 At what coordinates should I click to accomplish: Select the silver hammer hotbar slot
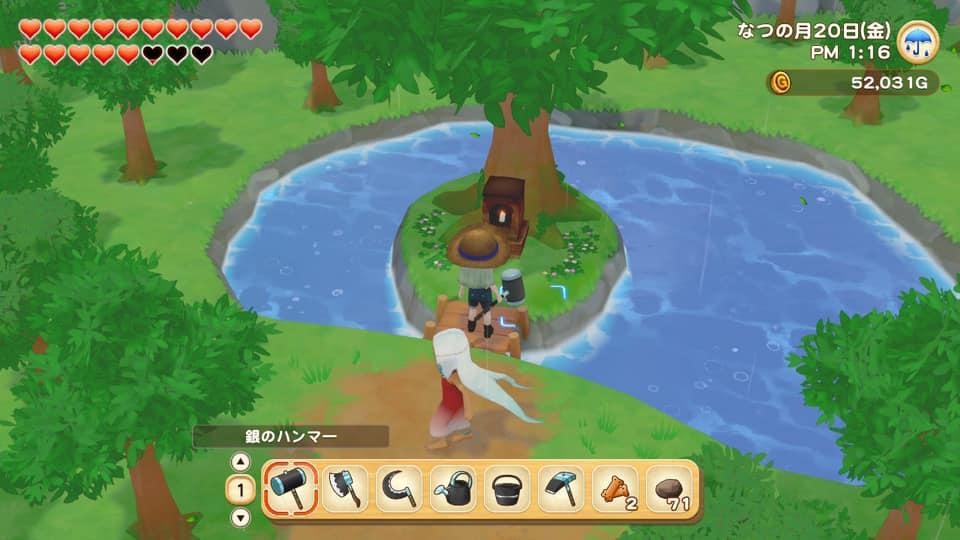pyautogui.click(x=292, y=489)
